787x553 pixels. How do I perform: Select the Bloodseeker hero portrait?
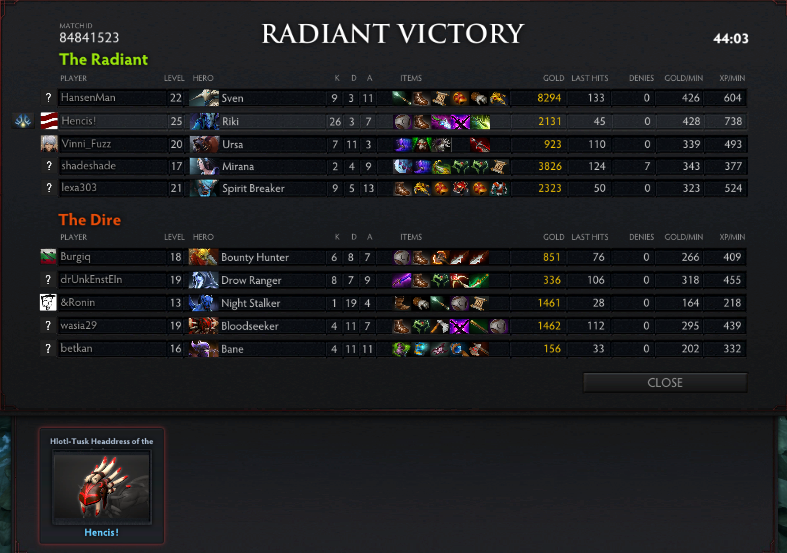point(204,325)
